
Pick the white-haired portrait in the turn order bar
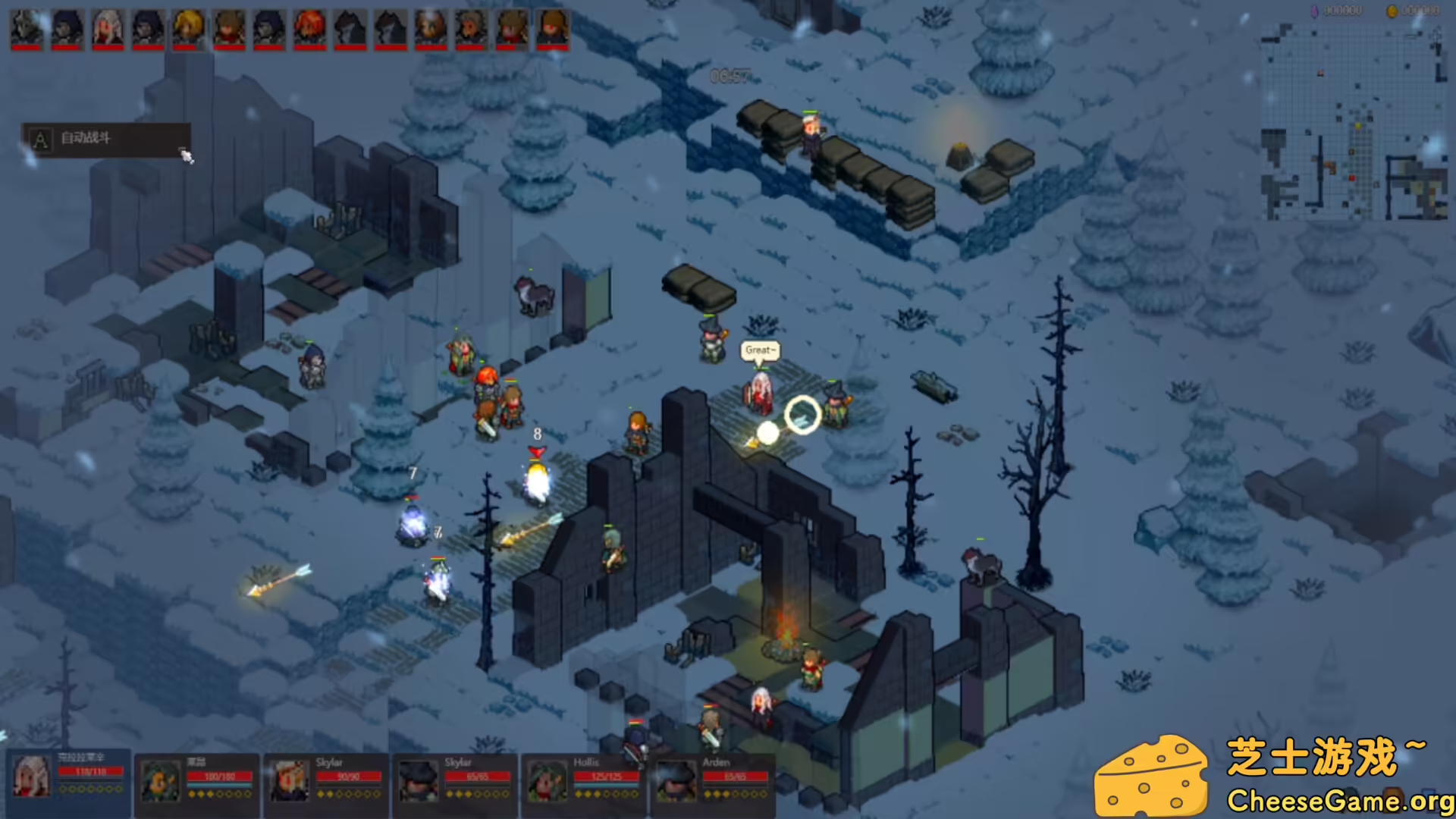(108, 29)
